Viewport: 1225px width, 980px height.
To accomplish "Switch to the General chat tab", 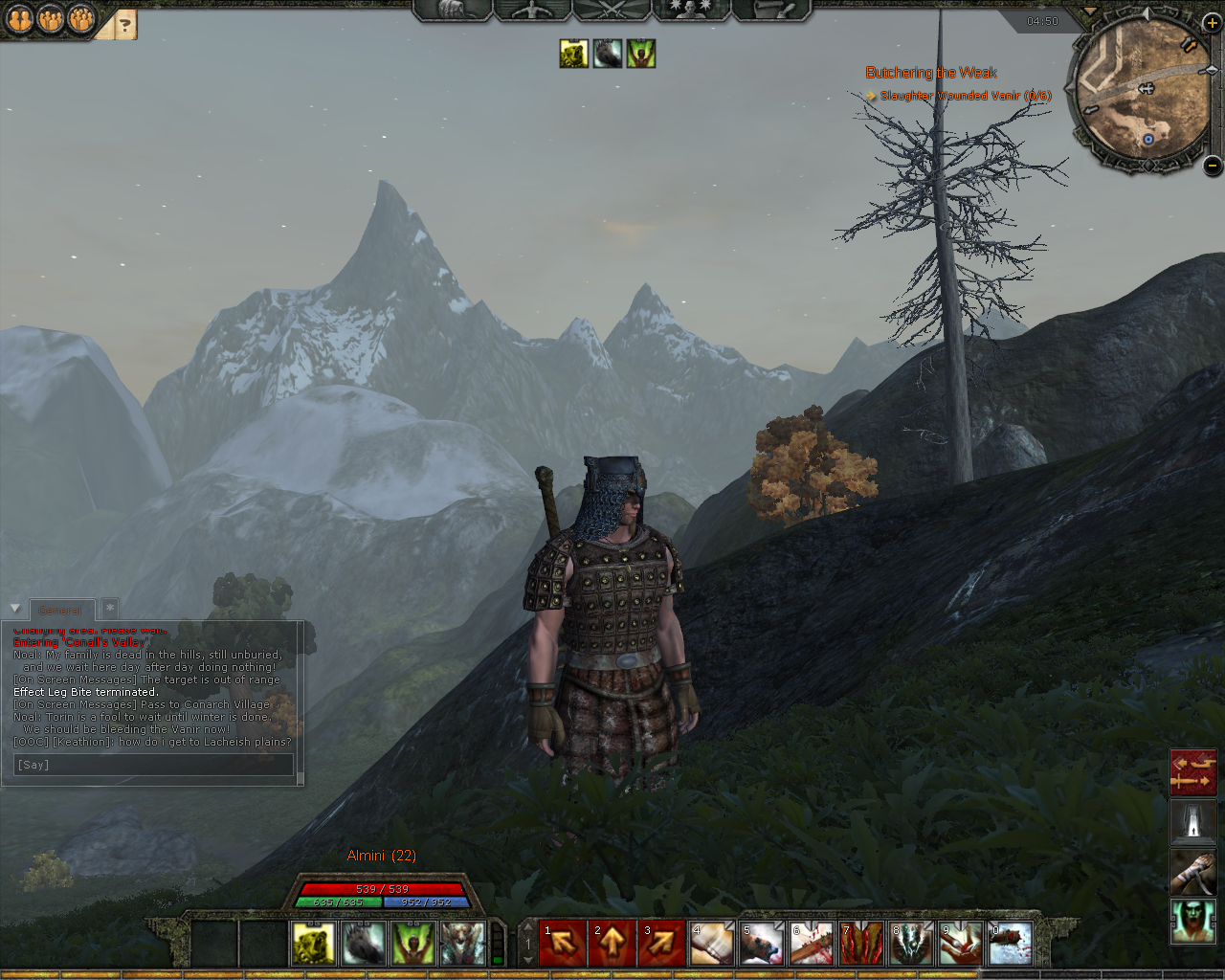I will pos(60,610).
